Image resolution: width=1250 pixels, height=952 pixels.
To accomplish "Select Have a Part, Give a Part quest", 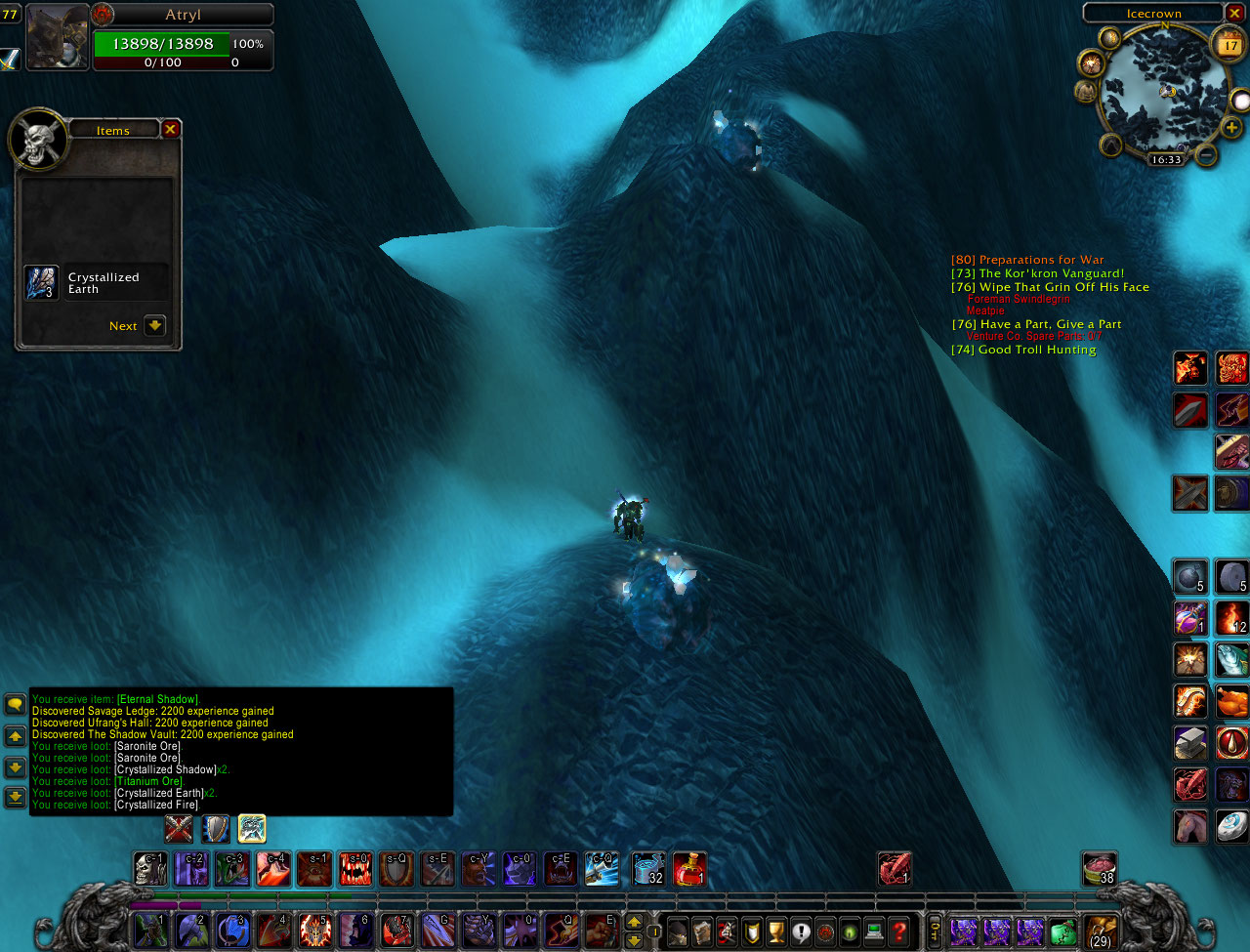I will pyautogui.click(x=1036, y=324).
